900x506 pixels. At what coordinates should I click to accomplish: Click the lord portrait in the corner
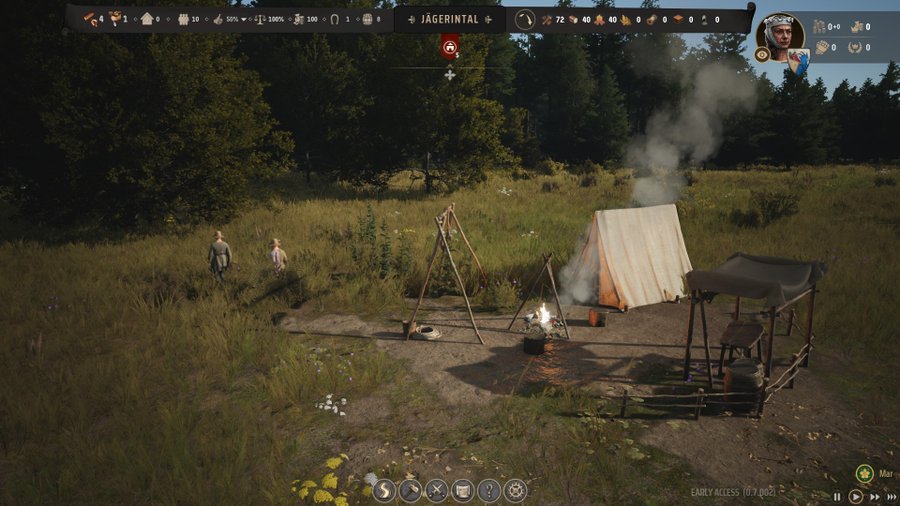pos(781,33)
